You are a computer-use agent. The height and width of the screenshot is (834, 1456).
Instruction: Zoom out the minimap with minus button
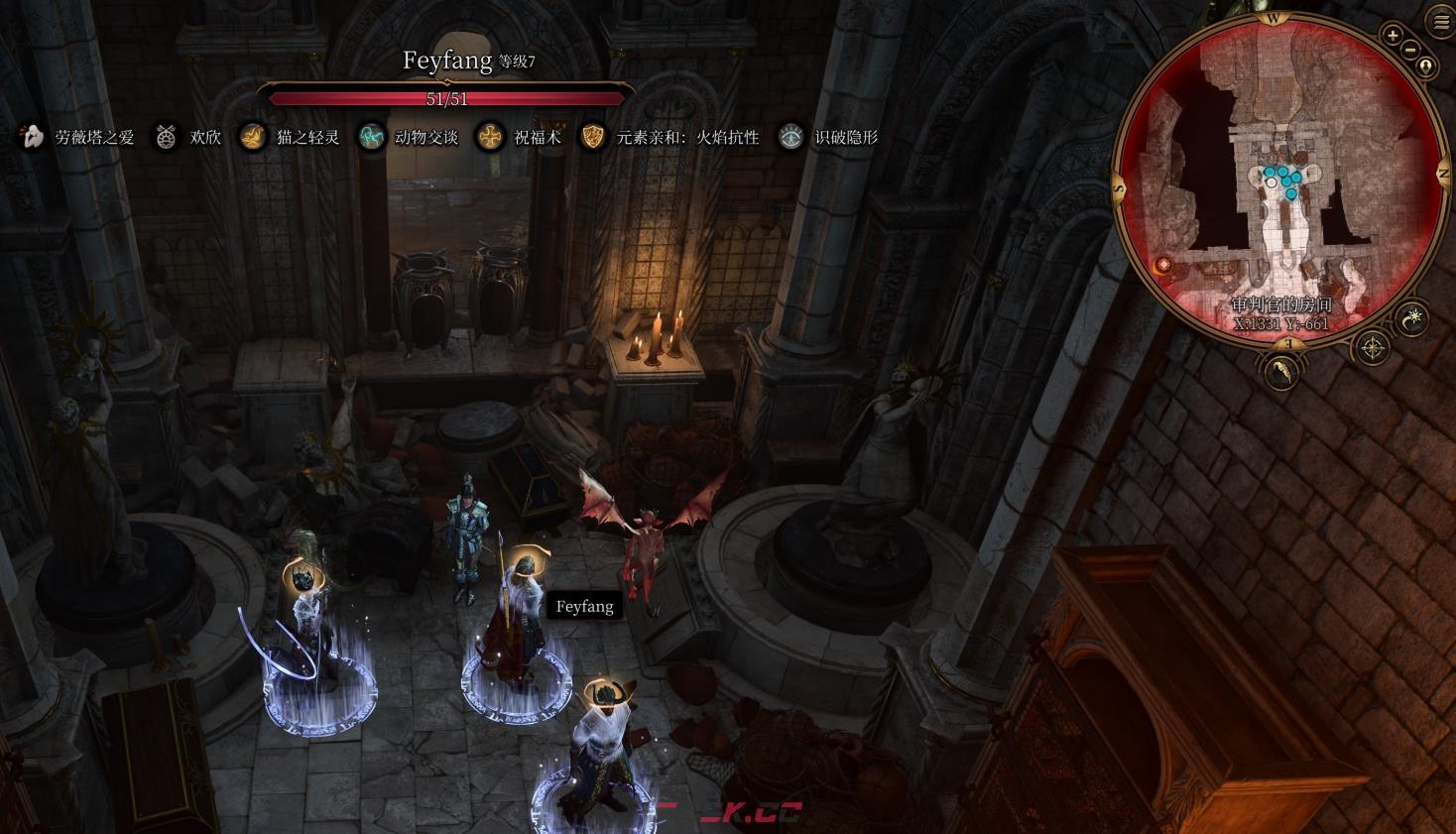[1410, 51]
